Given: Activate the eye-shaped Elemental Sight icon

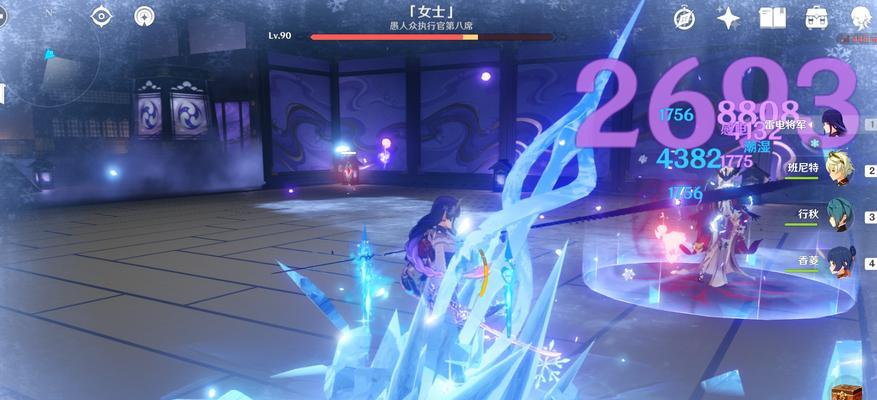Looking at the screenshot, I should [102, 16].
